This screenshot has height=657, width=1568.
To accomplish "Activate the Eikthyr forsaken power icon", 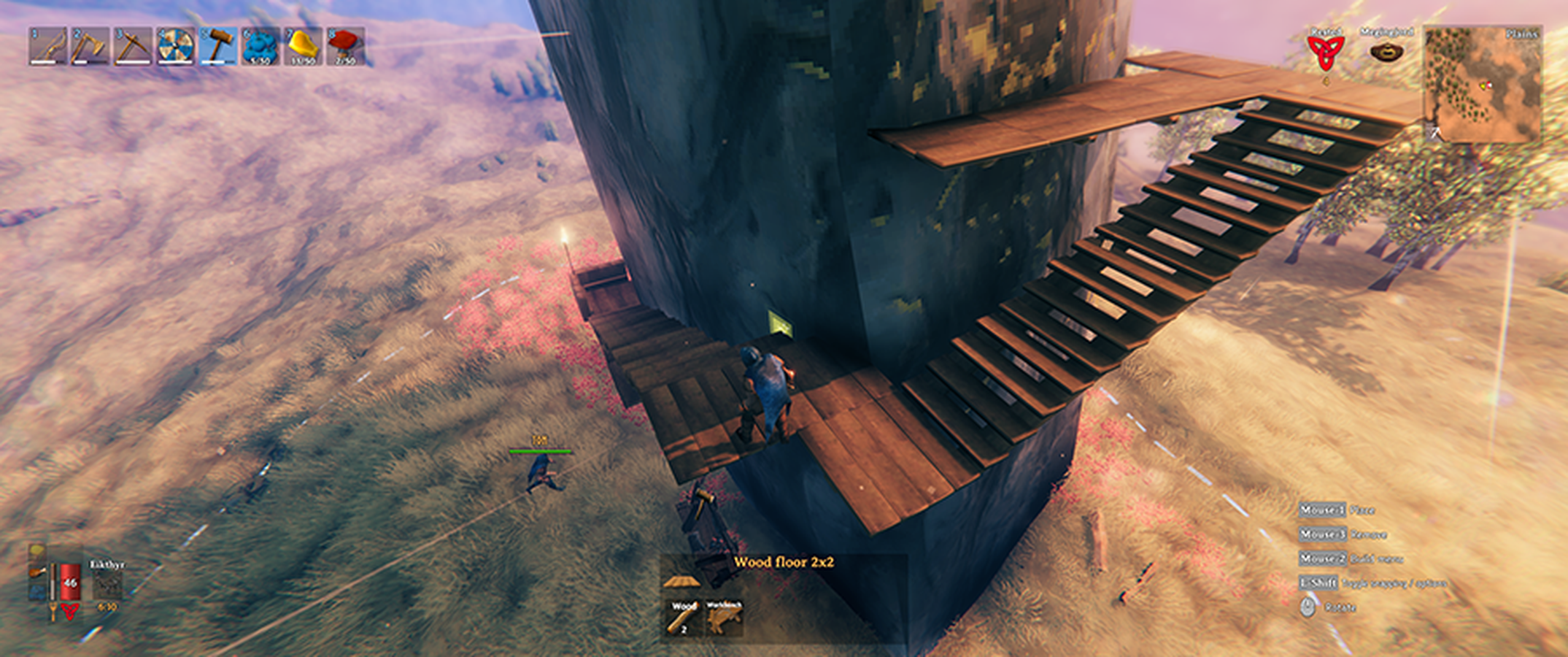I will click(x=107, y=585).
